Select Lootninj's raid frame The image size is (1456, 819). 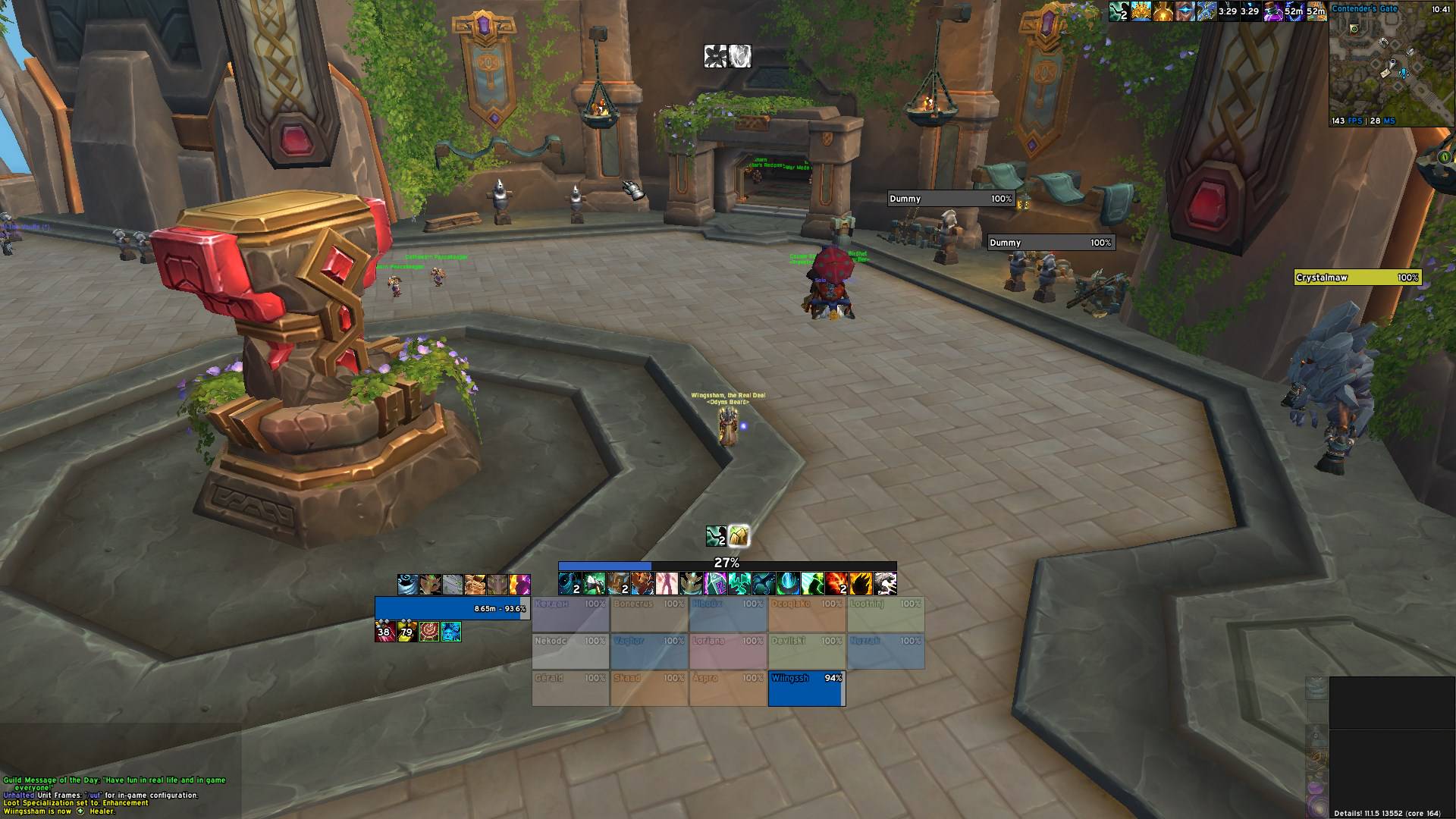886,615
